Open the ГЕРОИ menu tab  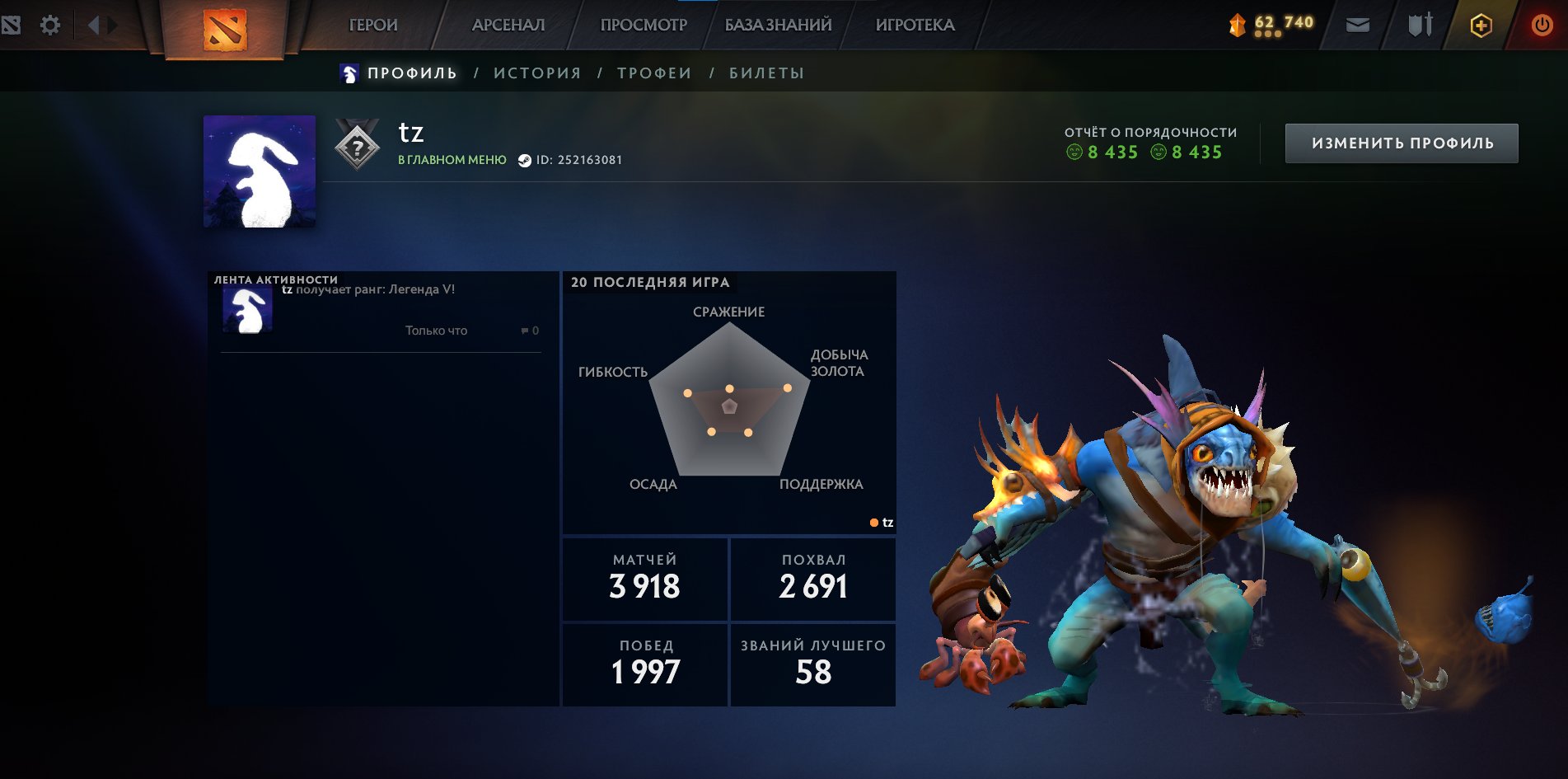tap(372, 26)
